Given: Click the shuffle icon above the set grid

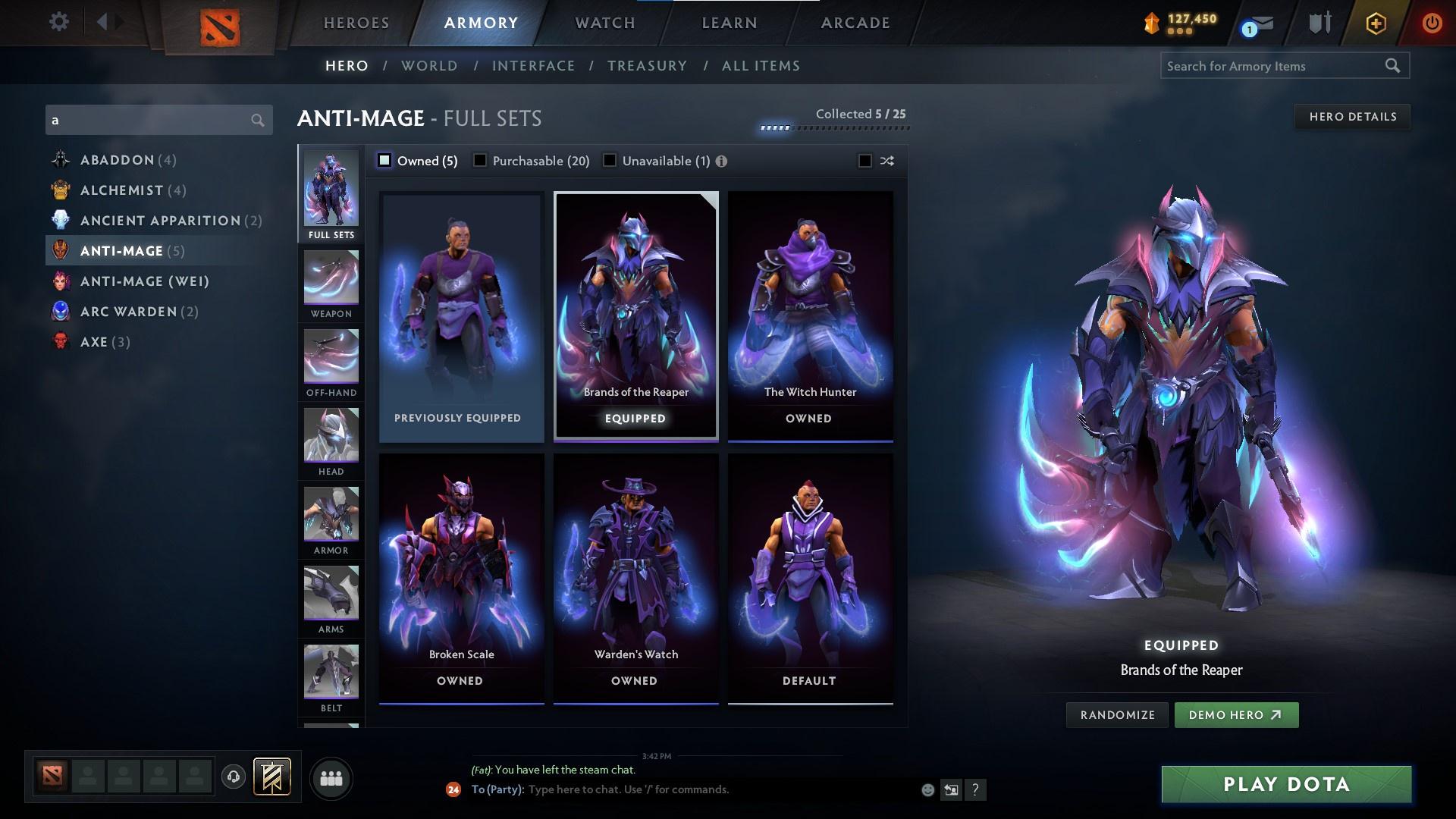Looking at the screenshot, I should (x=886, y=161).
